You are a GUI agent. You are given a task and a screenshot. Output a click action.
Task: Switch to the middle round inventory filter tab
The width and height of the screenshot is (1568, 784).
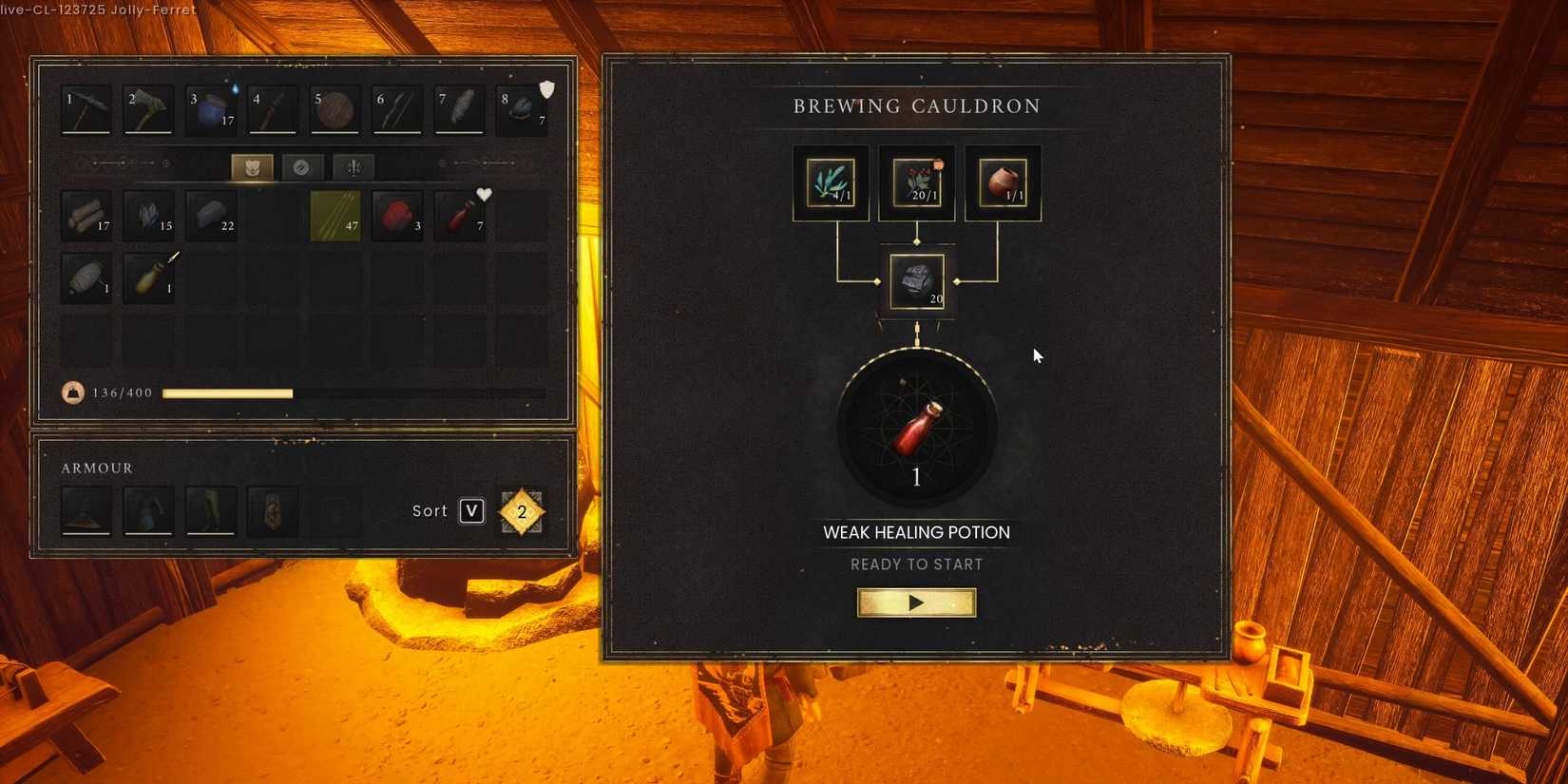click(302, 166)
